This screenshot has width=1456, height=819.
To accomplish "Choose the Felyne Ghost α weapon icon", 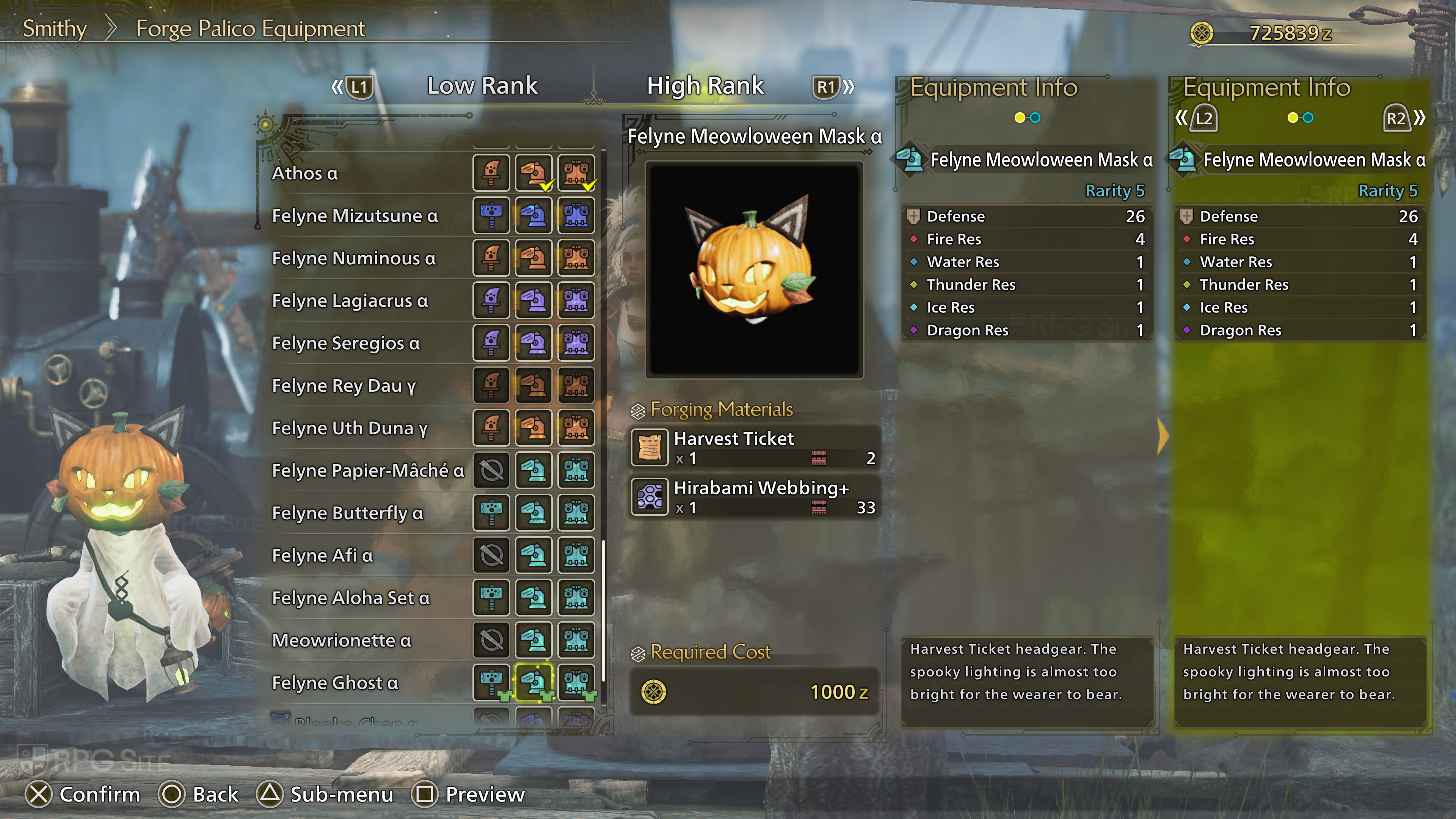I will pyautogui.click(x=491, y=682).
